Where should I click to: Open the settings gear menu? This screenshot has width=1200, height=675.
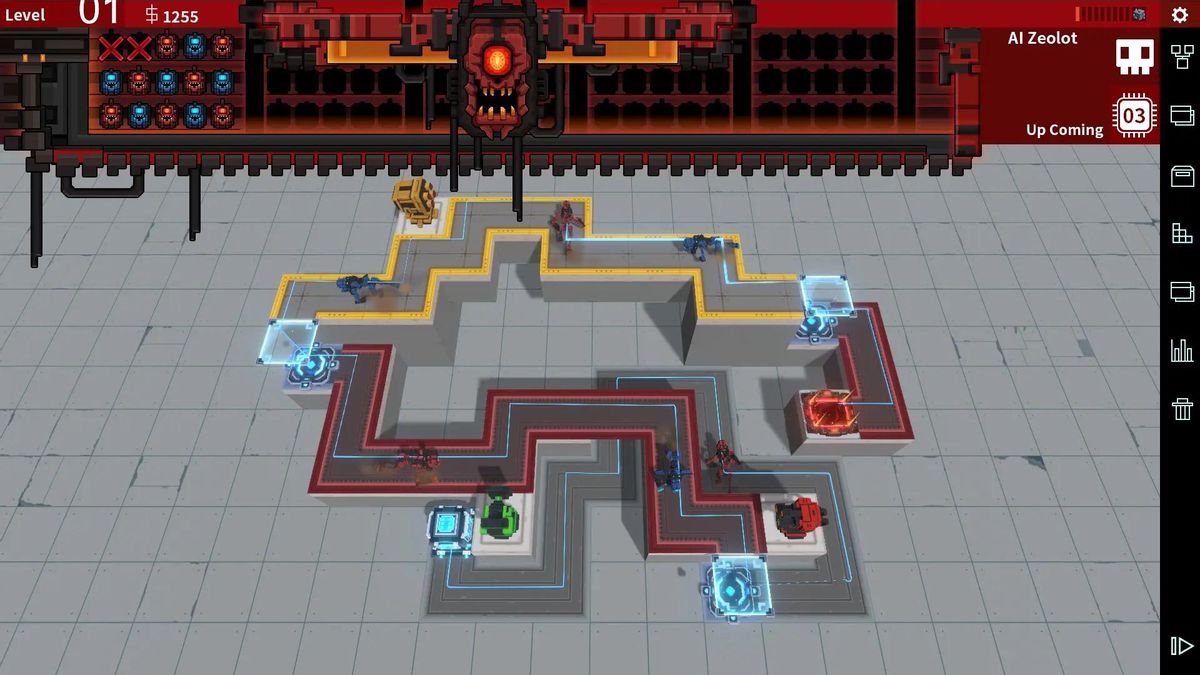(1180, 15)
